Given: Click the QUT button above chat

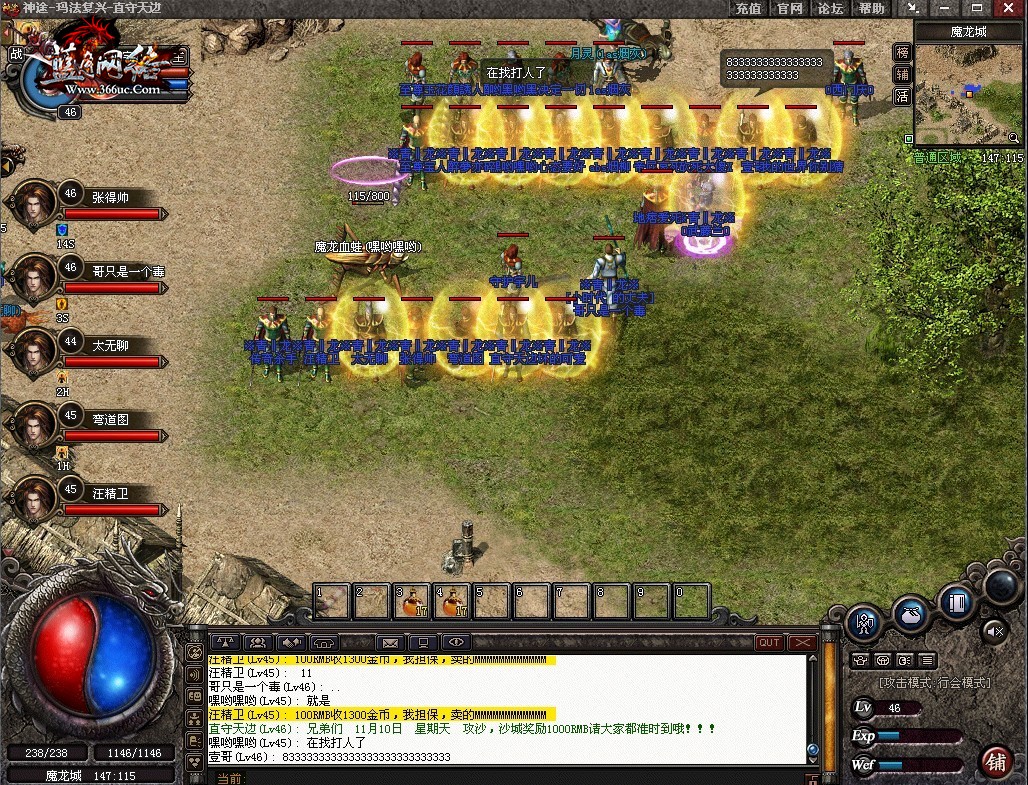Looking at the screenshot, I should (769, 643).
